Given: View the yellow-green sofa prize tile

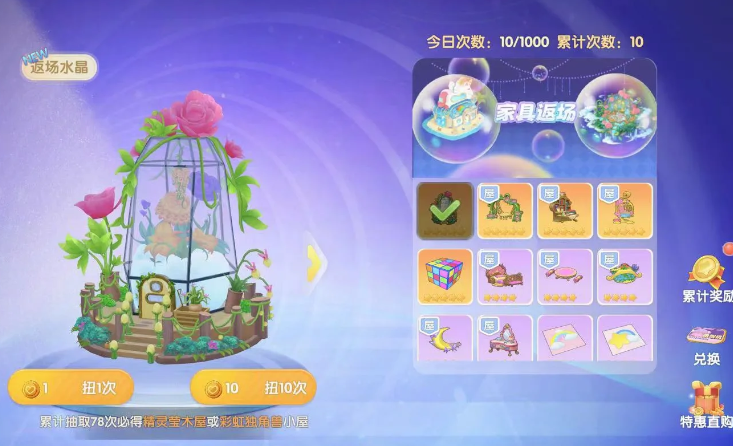Looking at the screenshot, I should pos(624,276).
